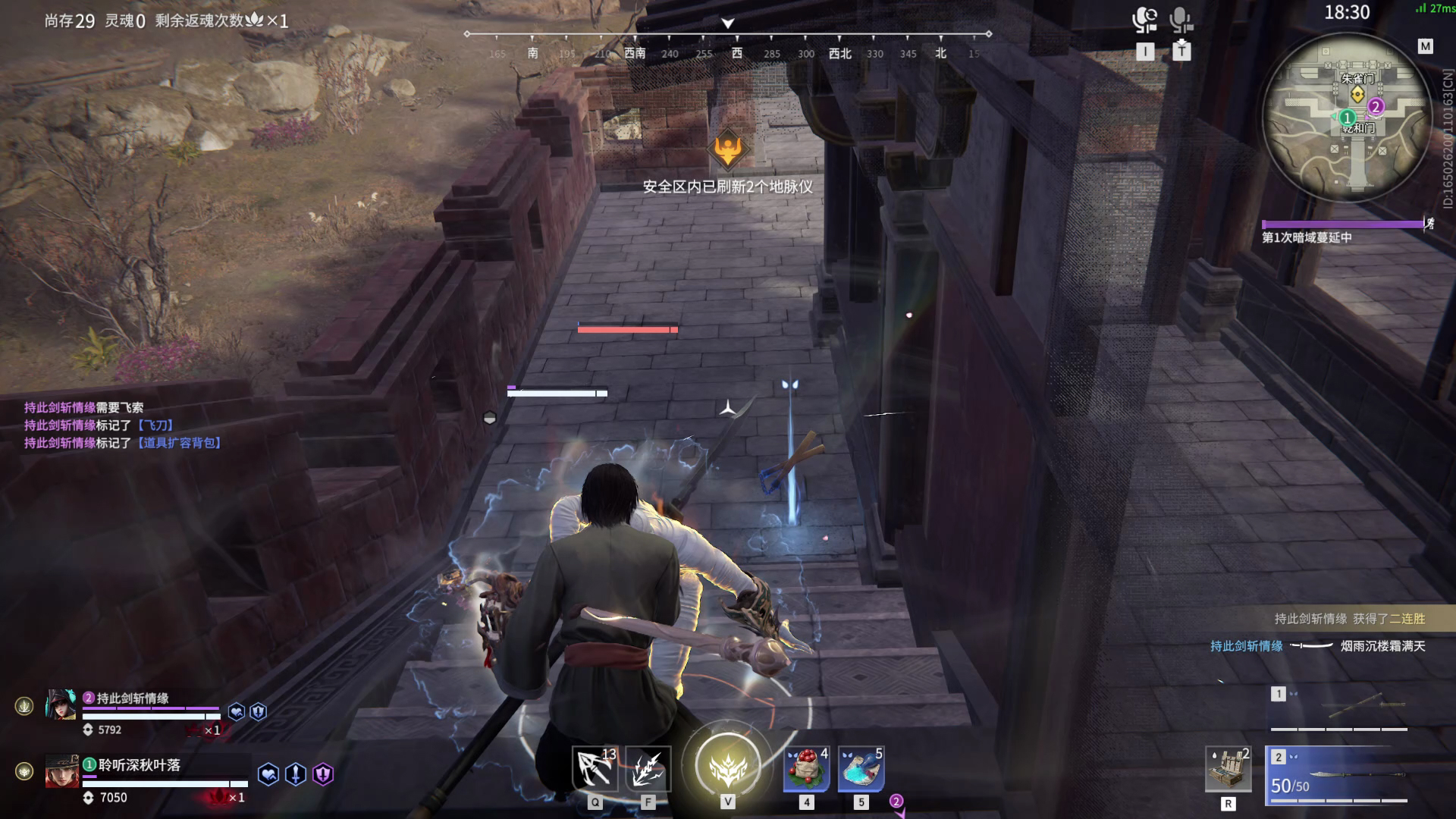The height and width of the screenshot is (819, 1456).
Task: Open the circular minimap
Action: (x=1346, y=118)
